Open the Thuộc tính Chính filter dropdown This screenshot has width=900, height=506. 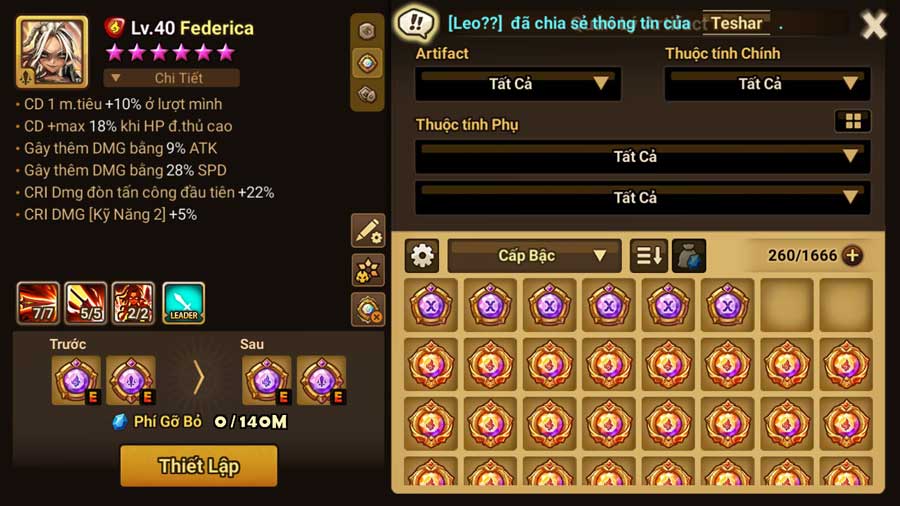[767, 84]
